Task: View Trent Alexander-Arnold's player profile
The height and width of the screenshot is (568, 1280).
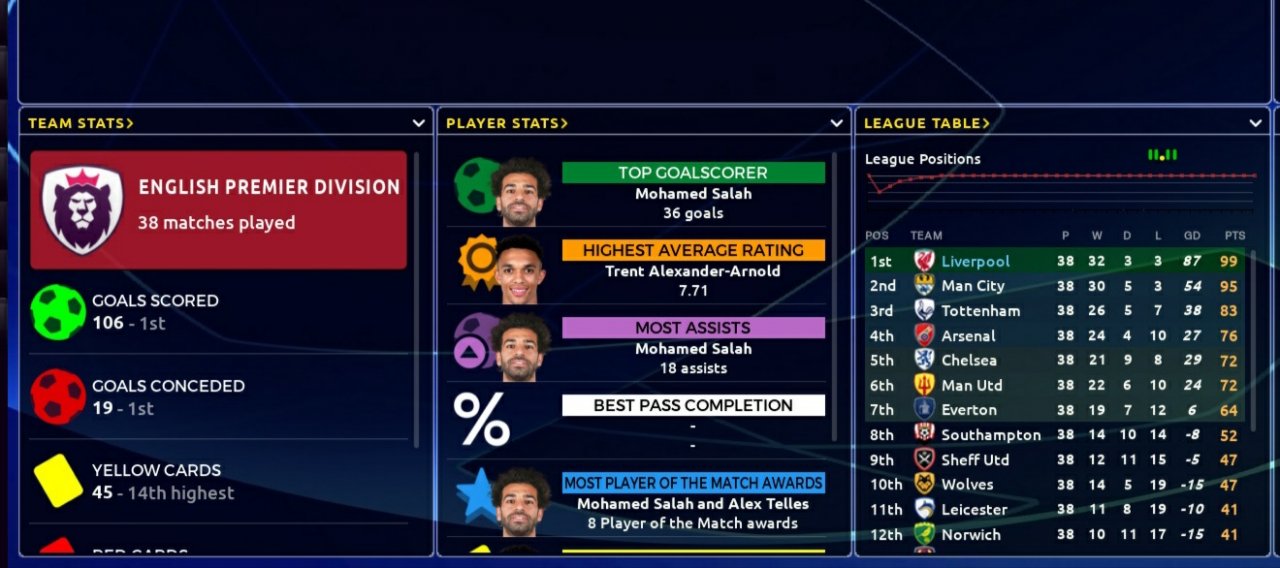Action: (x=693, y=271)
